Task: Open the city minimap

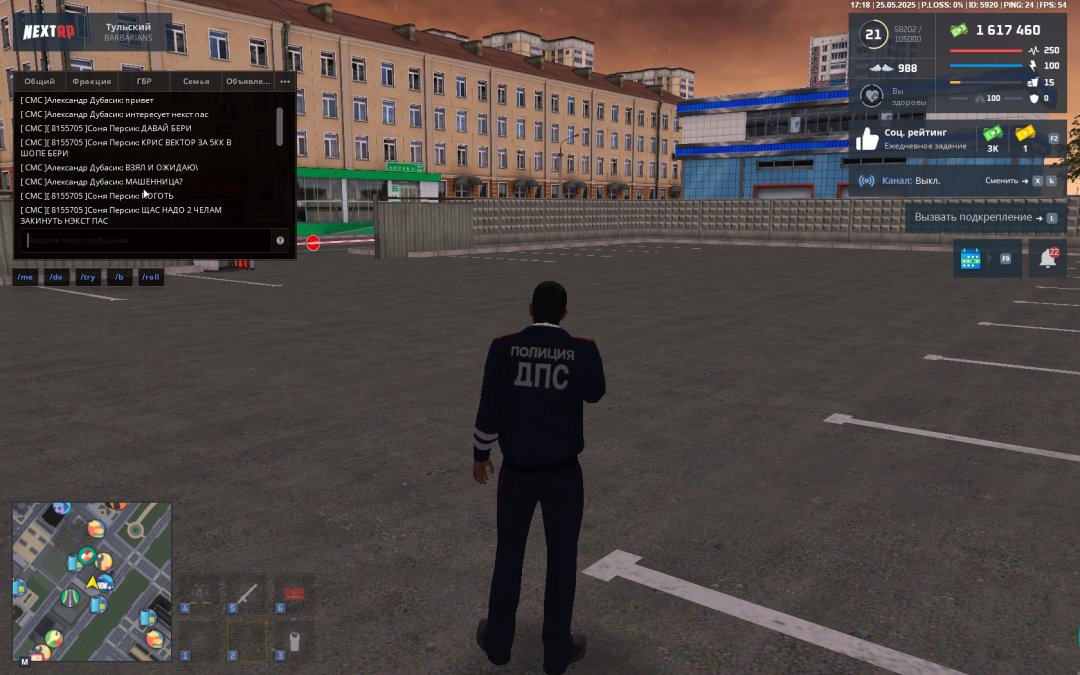Action: coord(92,582)
